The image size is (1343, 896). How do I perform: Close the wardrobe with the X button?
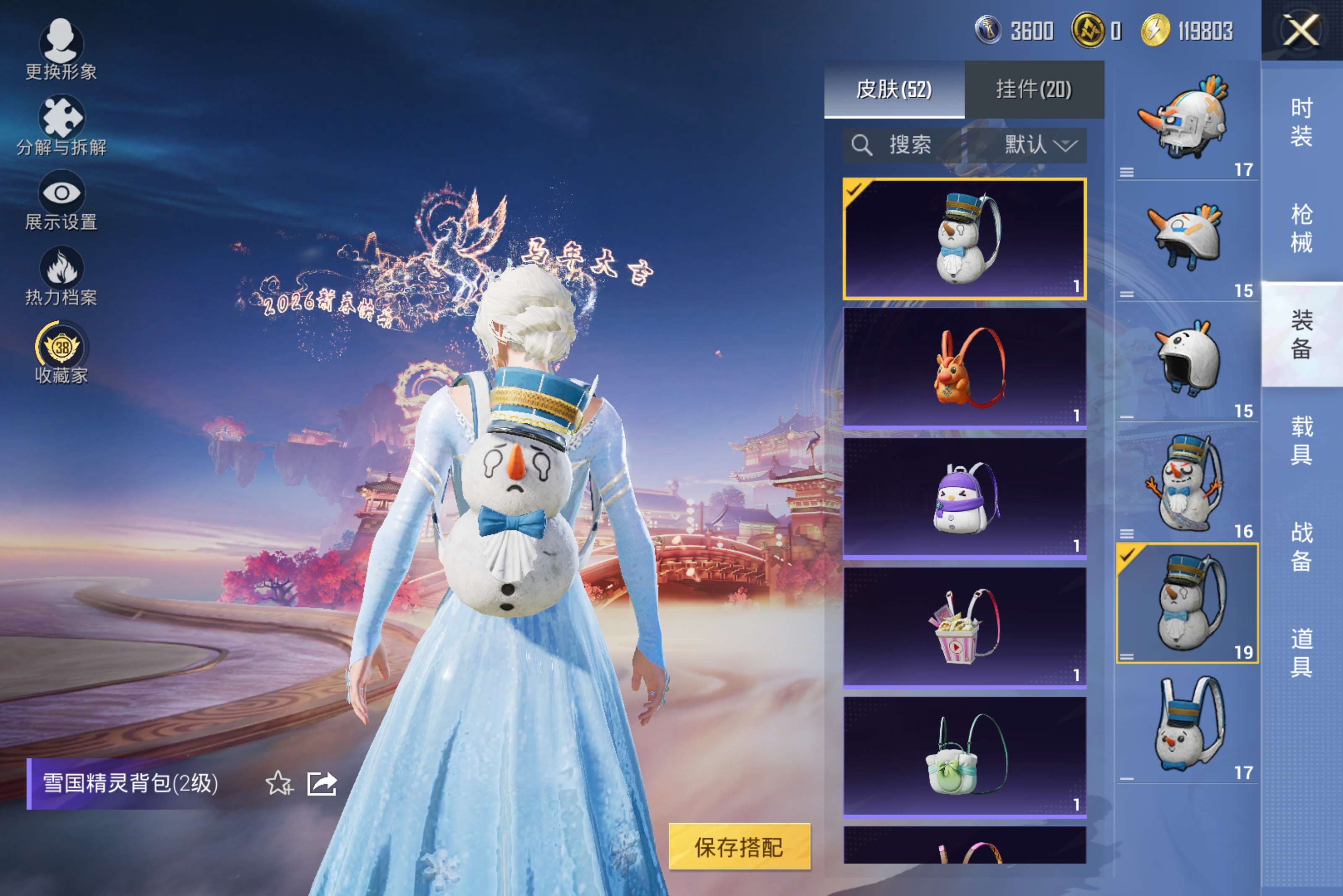tap(1301, 30)
